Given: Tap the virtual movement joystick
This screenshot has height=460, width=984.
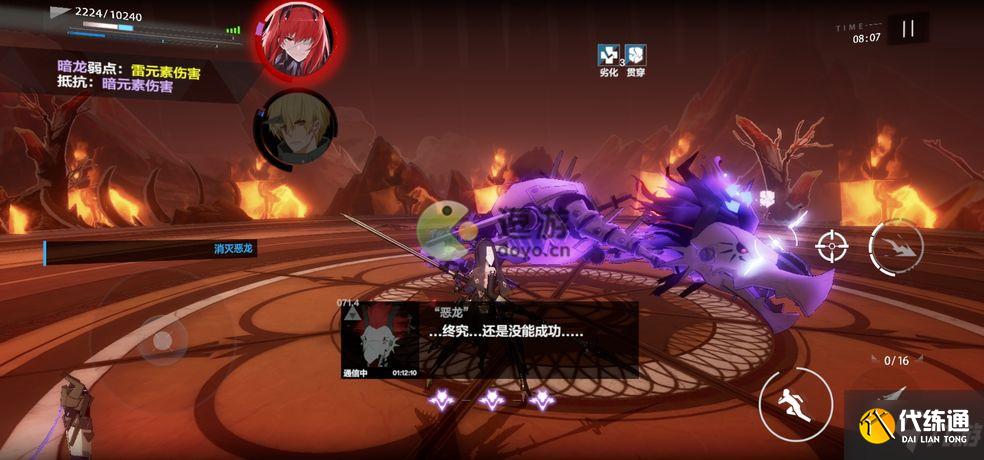Looking at the screenshot, I should click(162, 340).
